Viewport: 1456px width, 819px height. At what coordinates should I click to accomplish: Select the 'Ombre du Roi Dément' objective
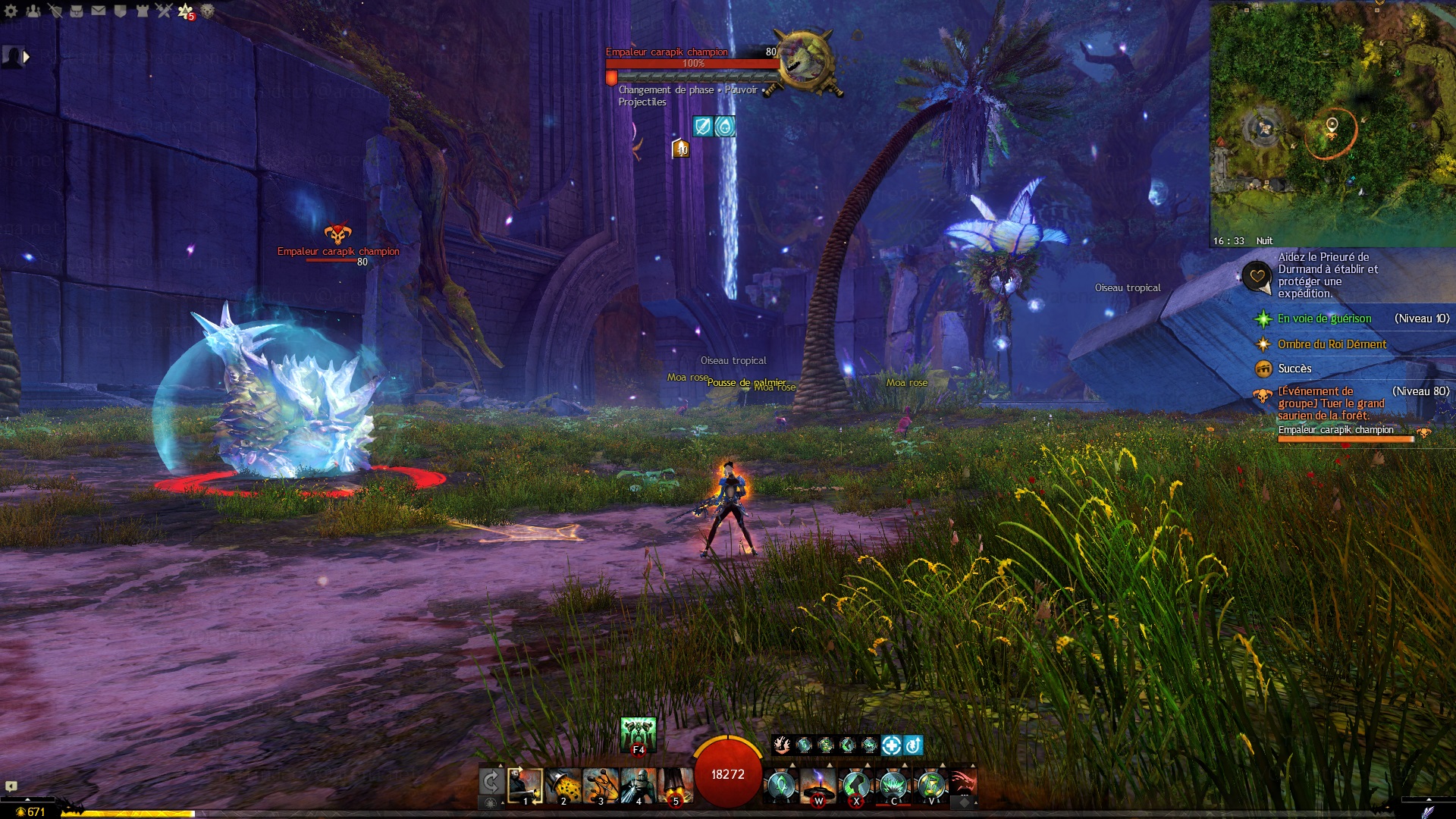(x=1332, y=344)
